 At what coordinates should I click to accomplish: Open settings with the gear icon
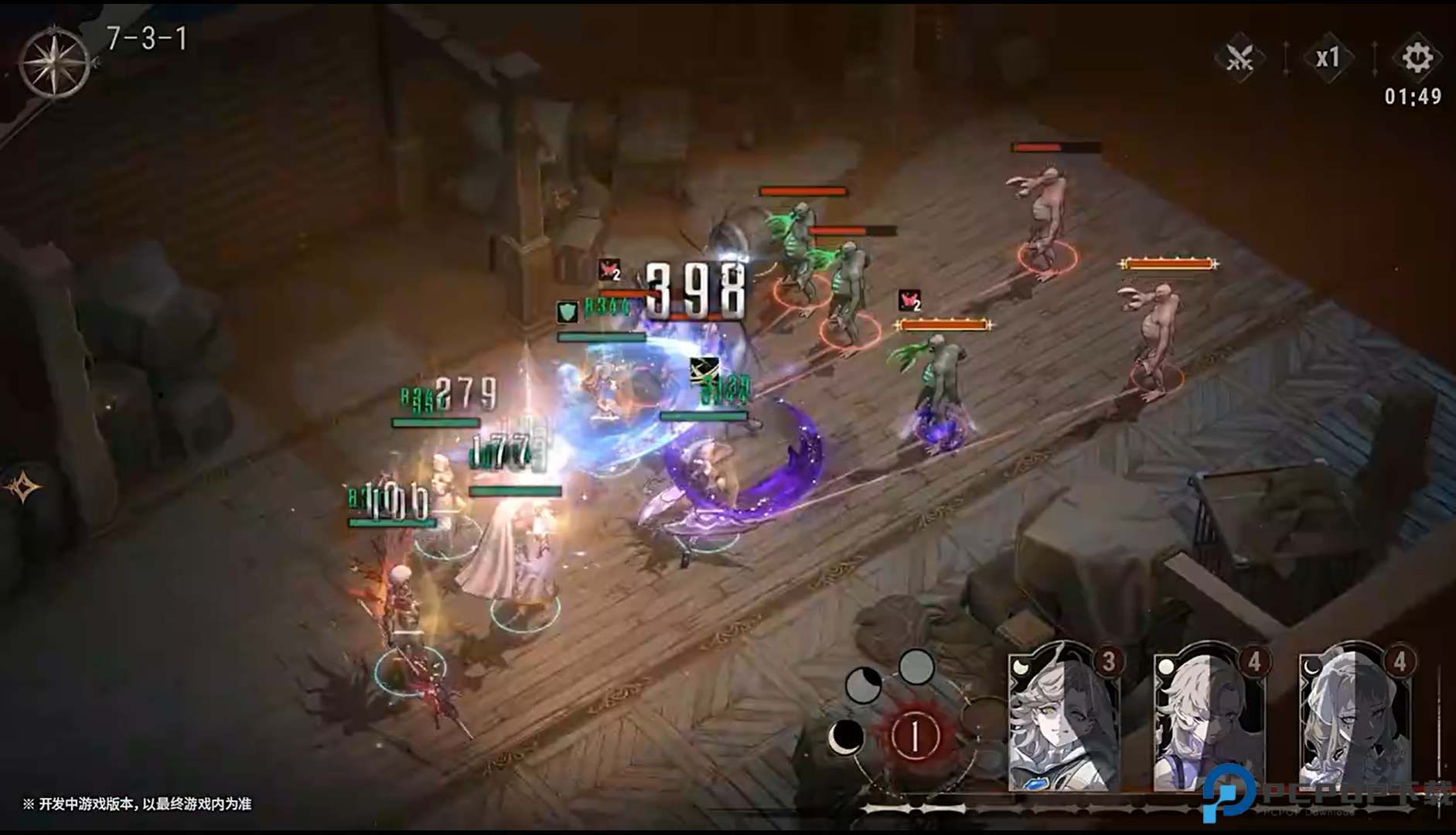click(x=1417, y=58)
